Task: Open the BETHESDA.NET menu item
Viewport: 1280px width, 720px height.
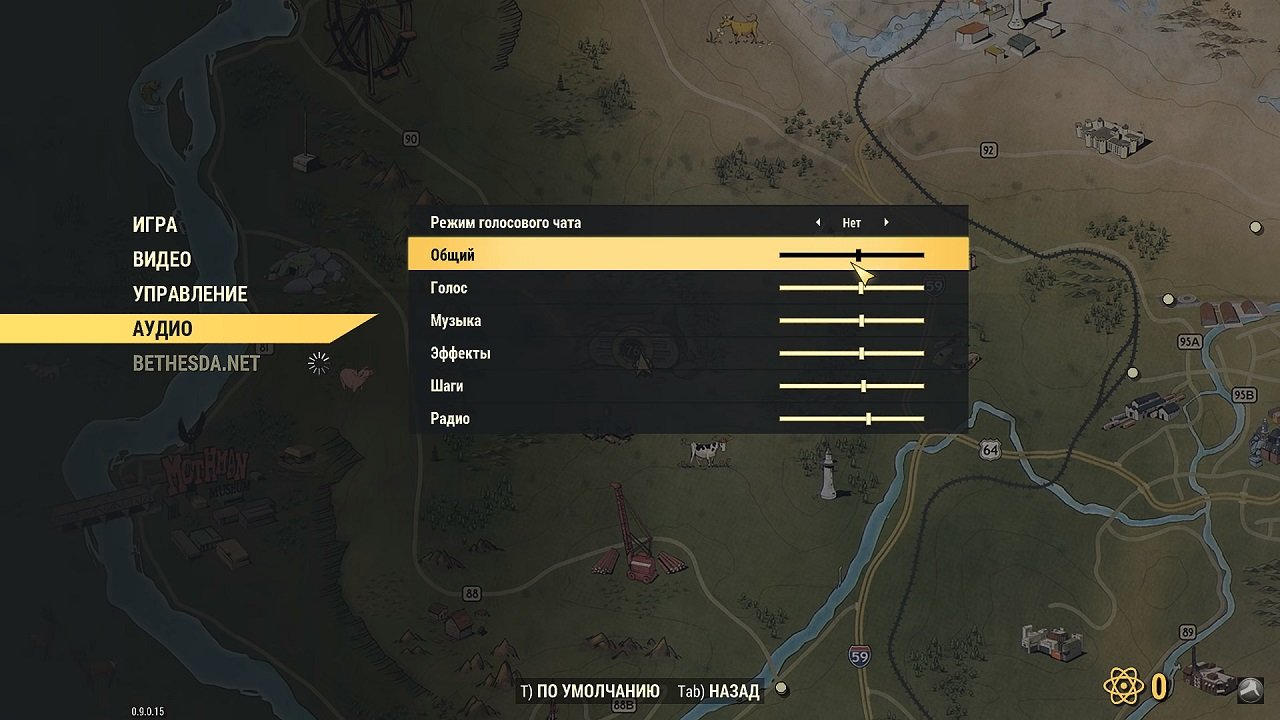Action: click(194, 363)
